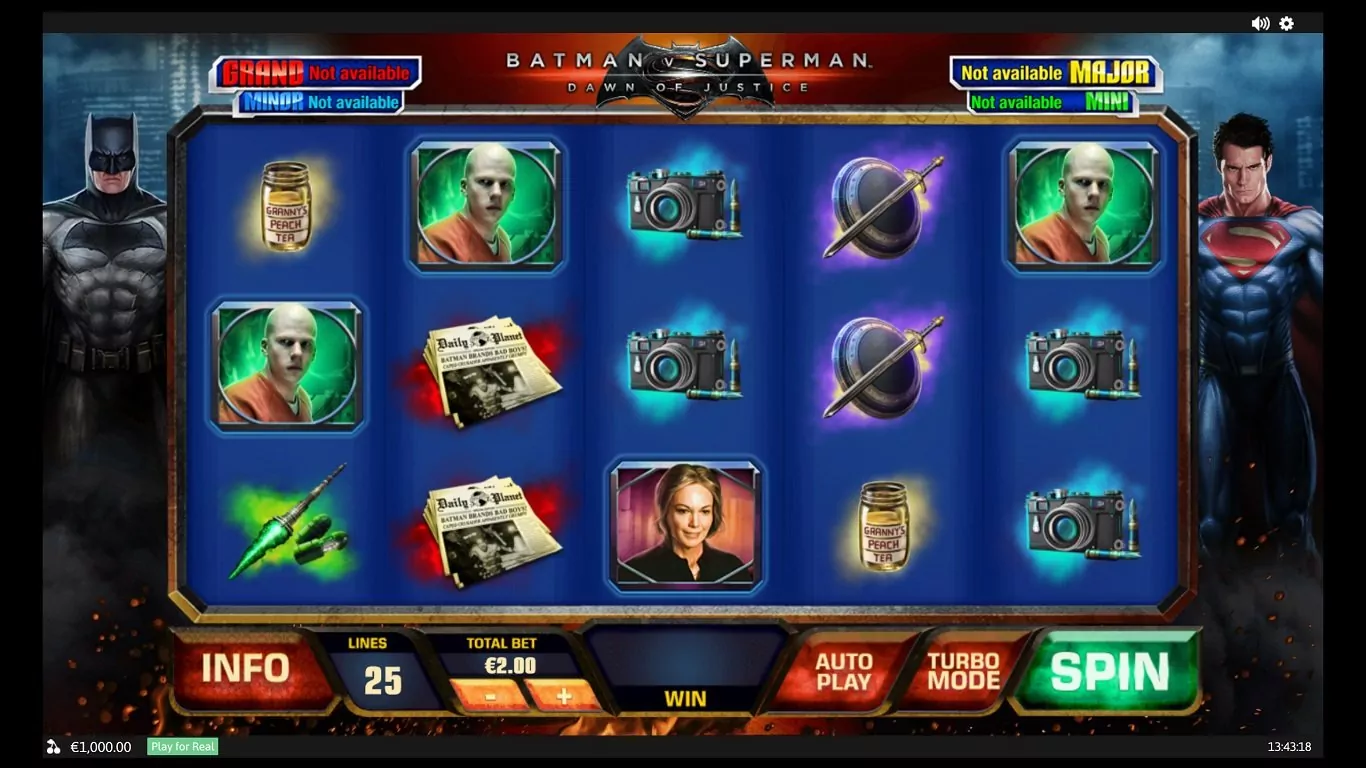Viewport: 1366px width, 768px height.
Task: Click the lines count of 25
Action: [382, 681]
